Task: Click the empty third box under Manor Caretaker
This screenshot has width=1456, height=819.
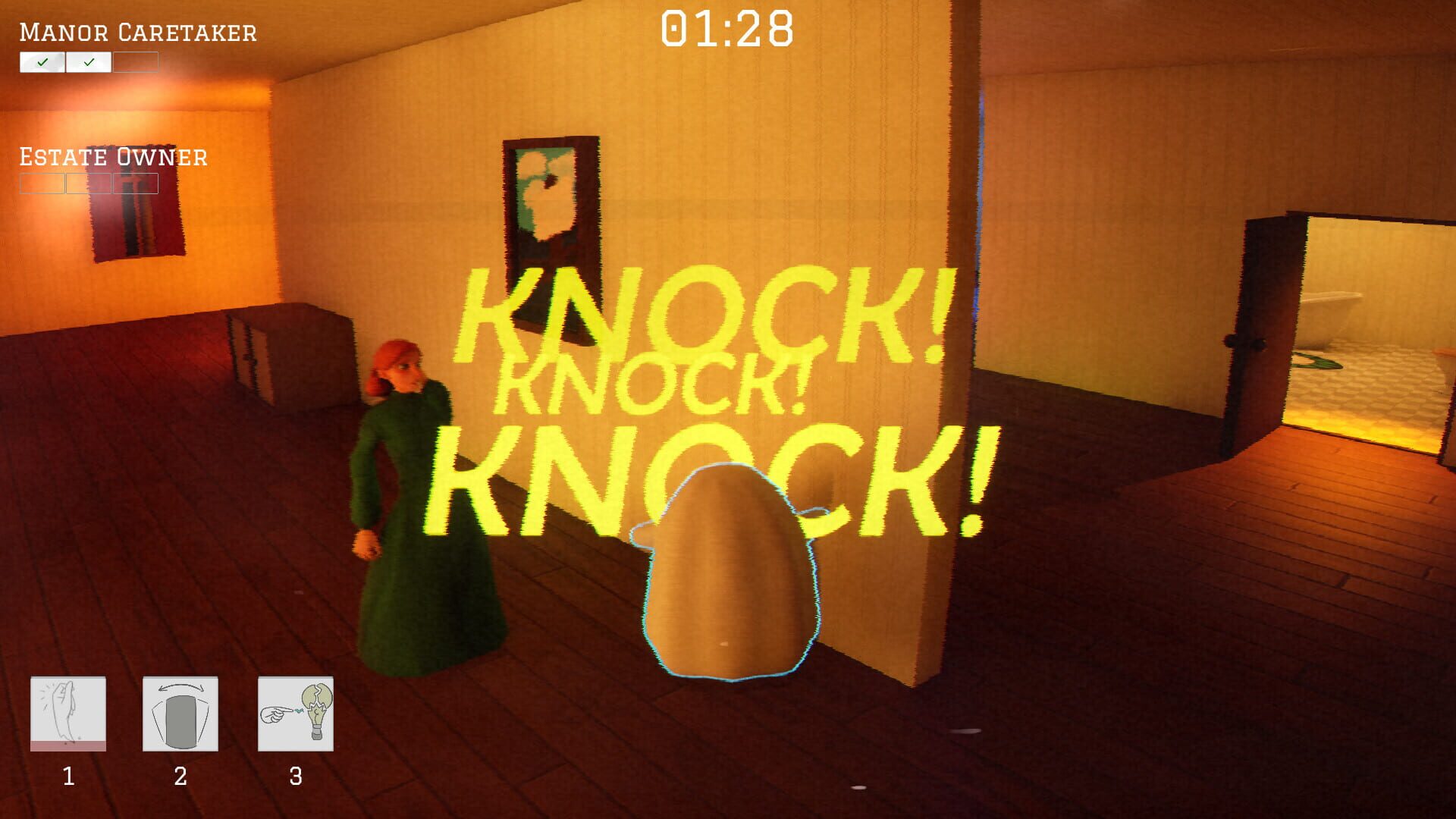Action: pos(136,62)
